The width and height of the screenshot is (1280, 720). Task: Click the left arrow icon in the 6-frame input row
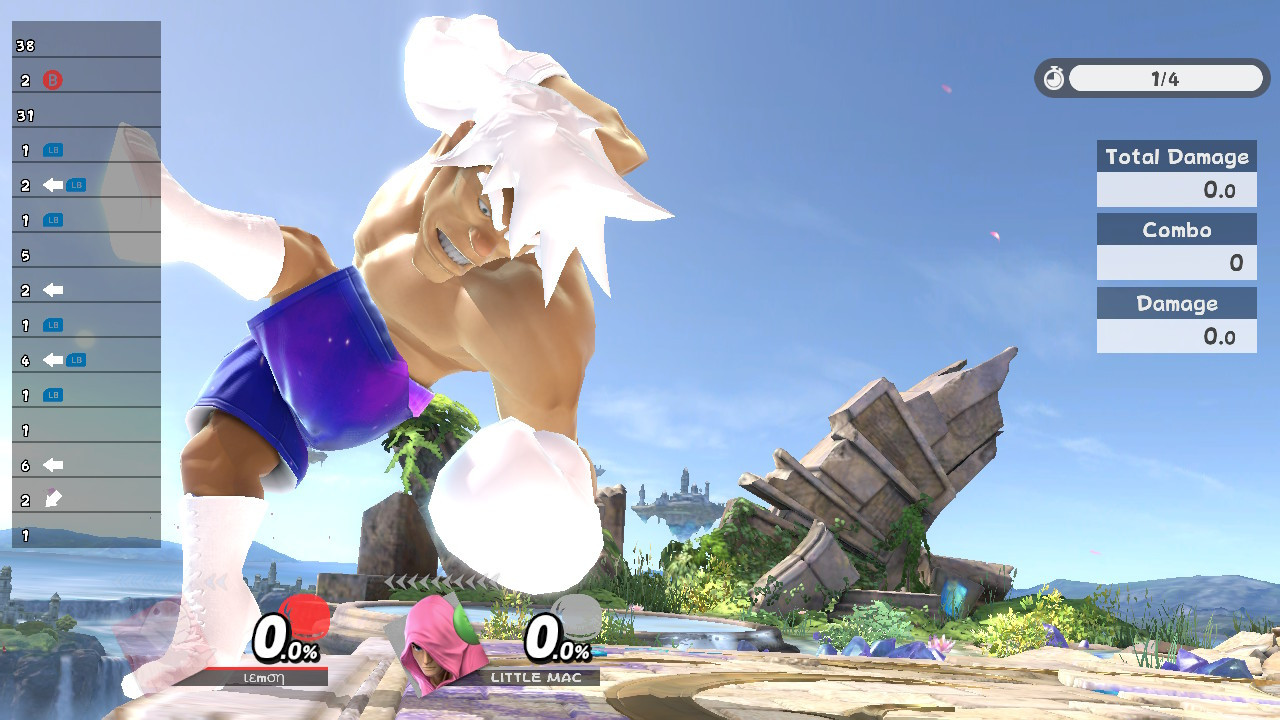(53, 464)
